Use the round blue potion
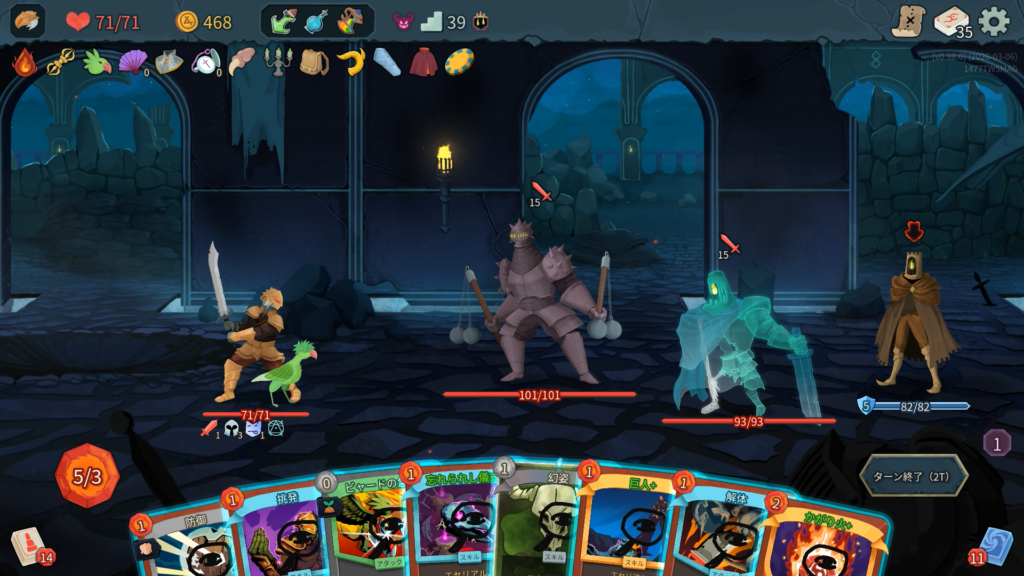 tap(316, 21)
